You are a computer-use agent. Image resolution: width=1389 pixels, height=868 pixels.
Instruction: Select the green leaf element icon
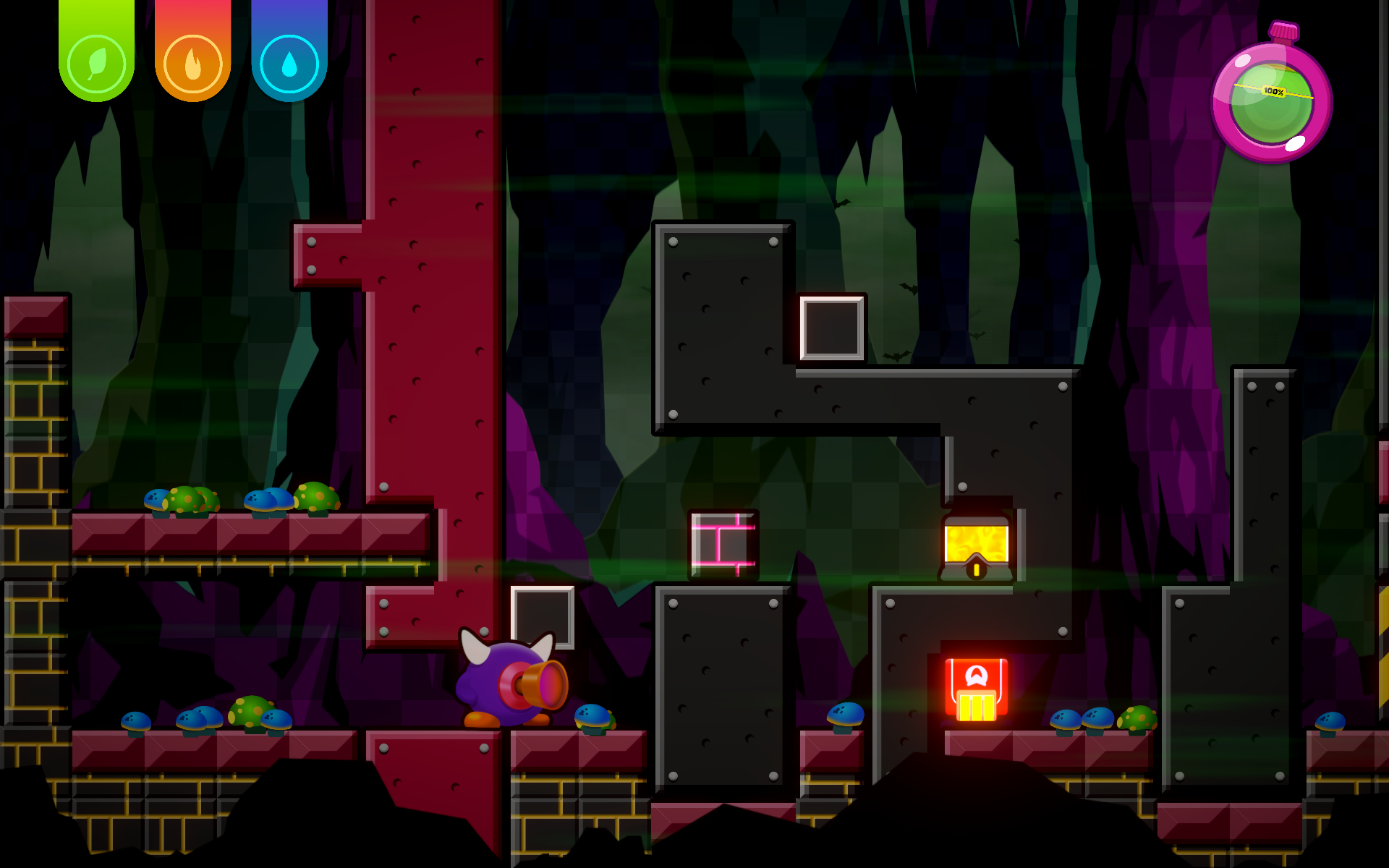[98, 64]
